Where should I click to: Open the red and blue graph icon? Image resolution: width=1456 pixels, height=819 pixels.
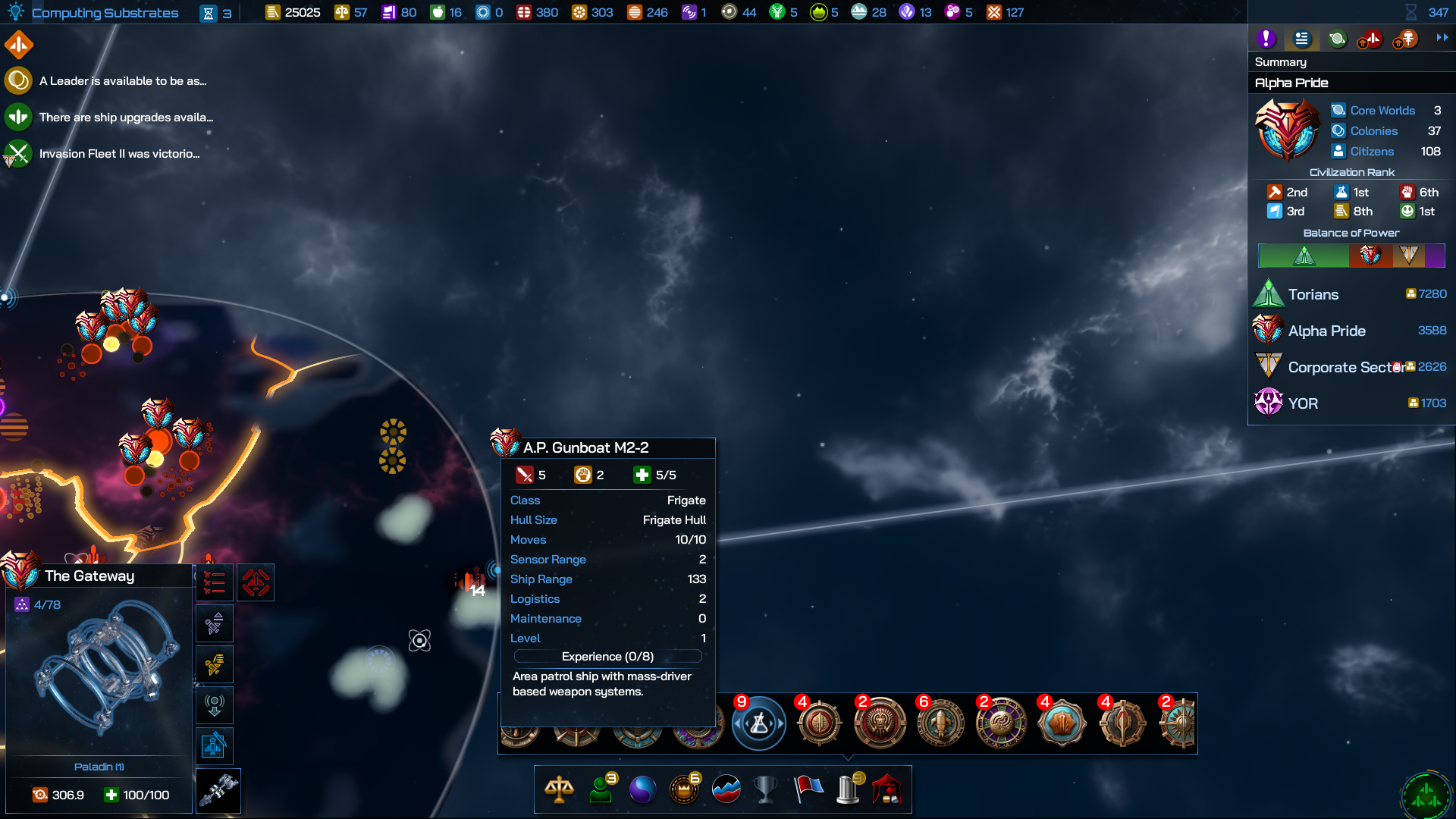726,789
